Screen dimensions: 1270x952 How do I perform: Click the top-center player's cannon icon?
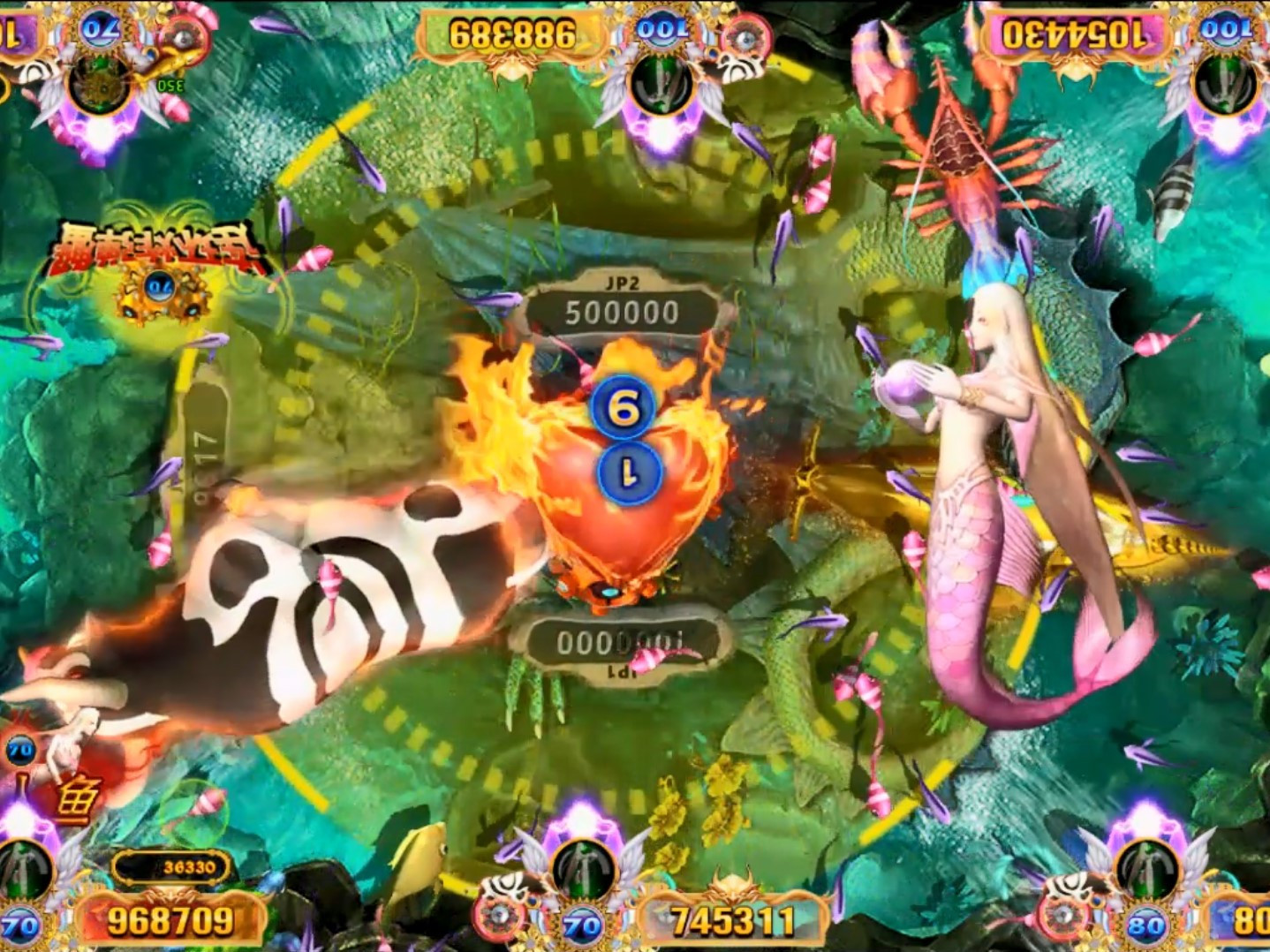(x=658, y=84)
